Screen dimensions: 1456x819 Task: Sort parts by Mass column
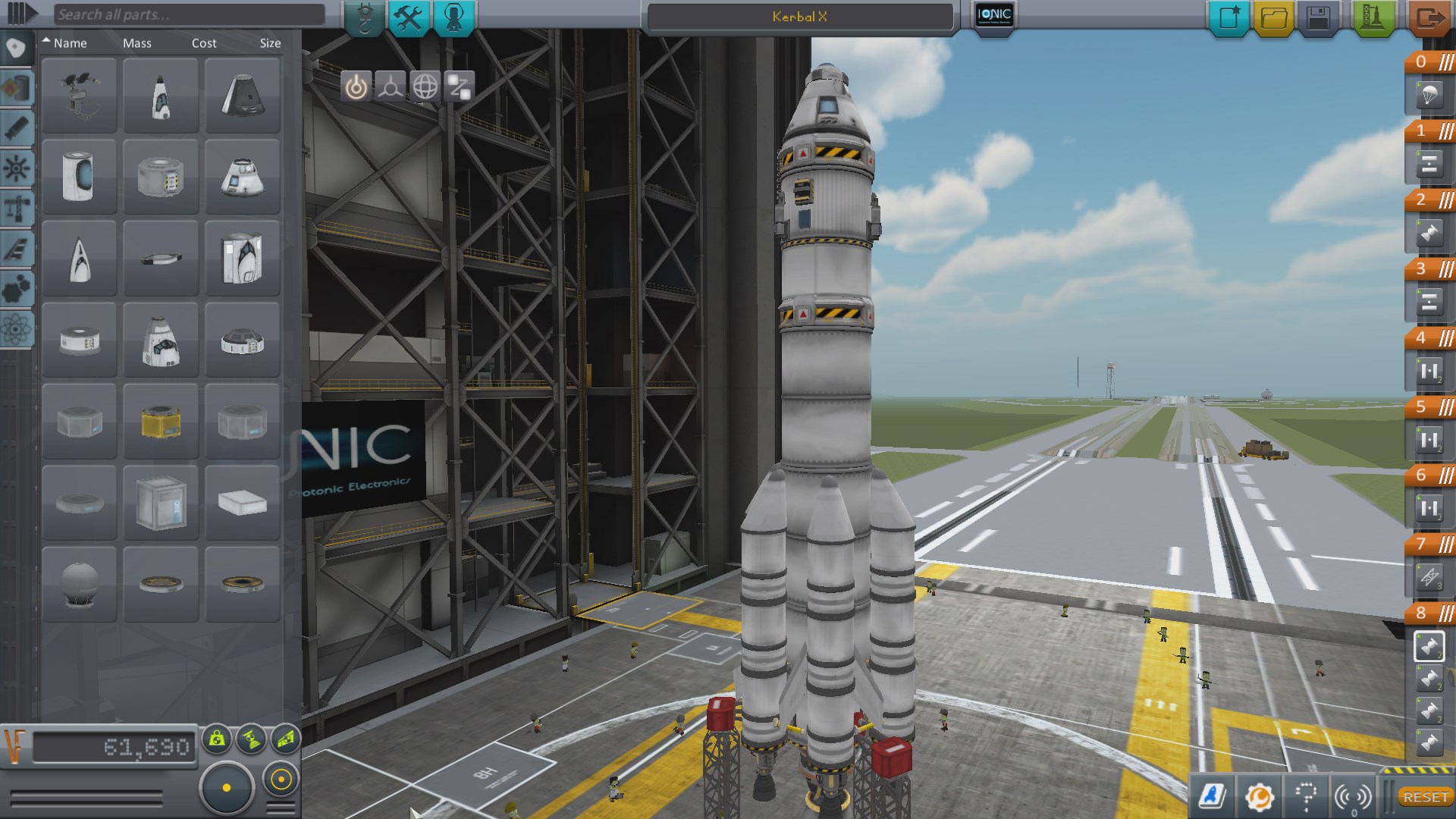point(137,43)
